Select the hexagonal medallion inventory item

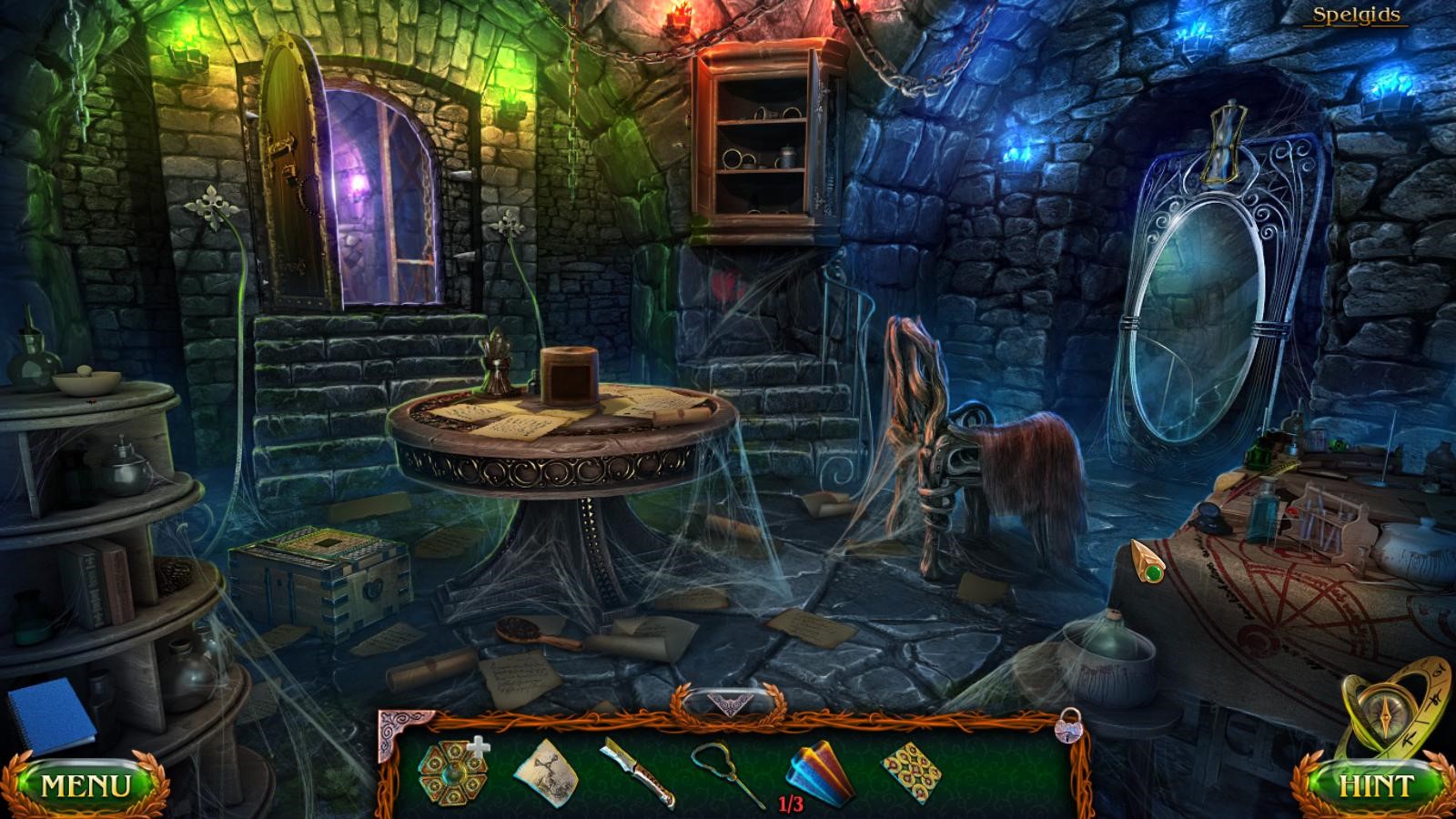450,773
